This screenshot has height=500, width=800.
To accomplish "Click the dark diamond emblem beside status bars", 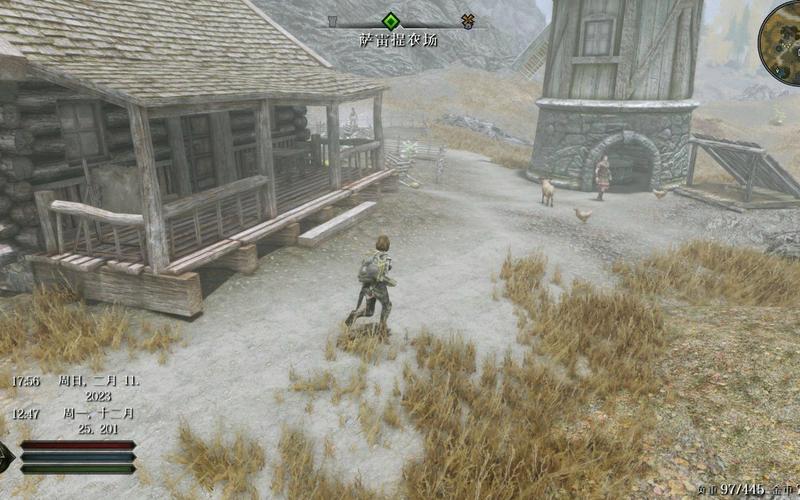I will pyautogui.click(x=6, y=456).
